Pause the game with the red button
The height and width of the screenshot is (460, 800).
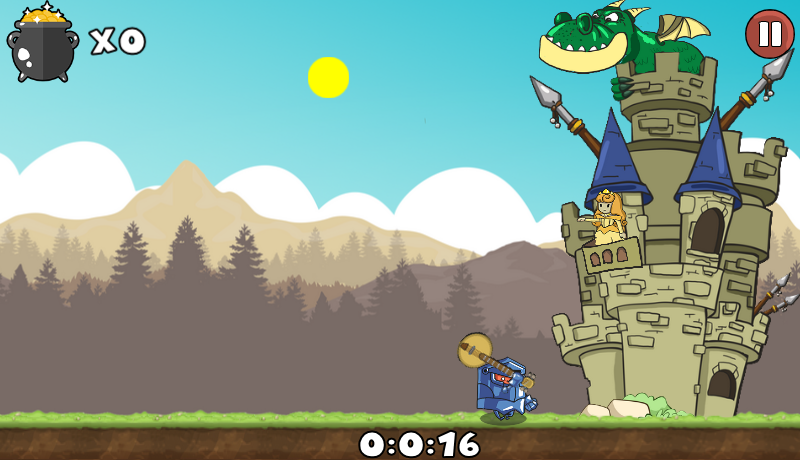(x=769, y=34)
